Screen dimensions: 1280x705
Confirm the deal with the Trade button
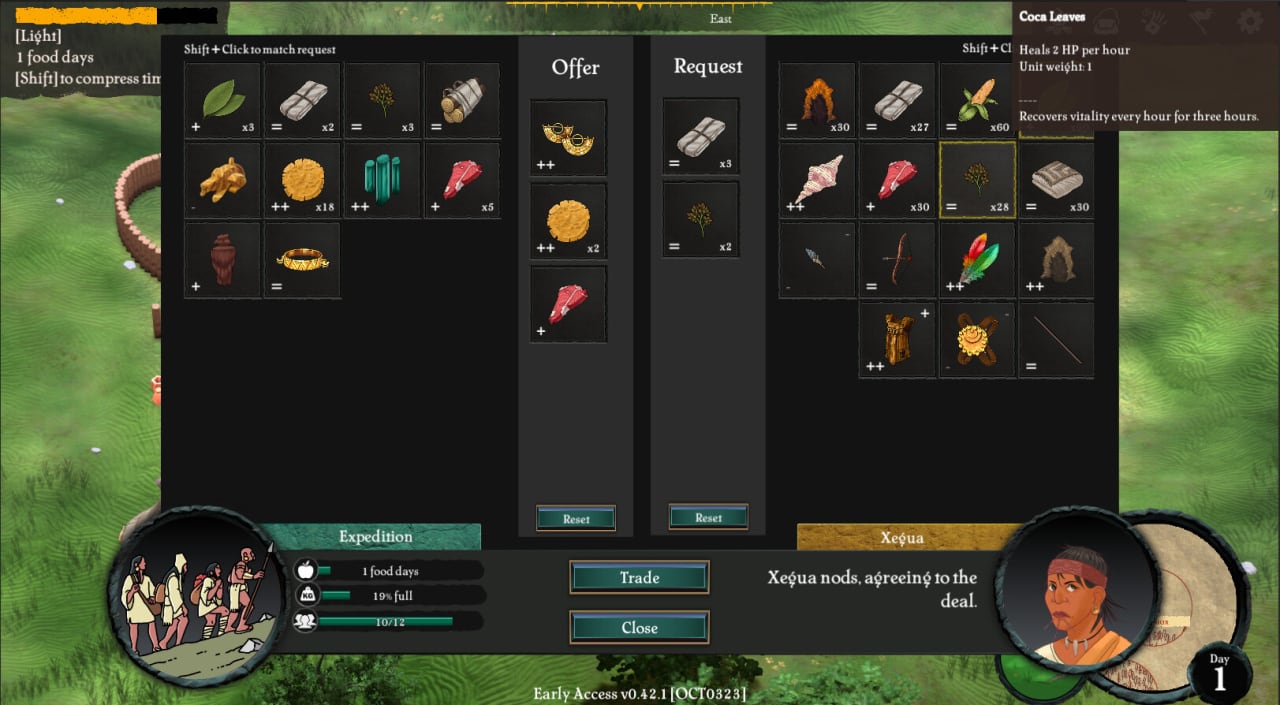click(x=639, y=577)
